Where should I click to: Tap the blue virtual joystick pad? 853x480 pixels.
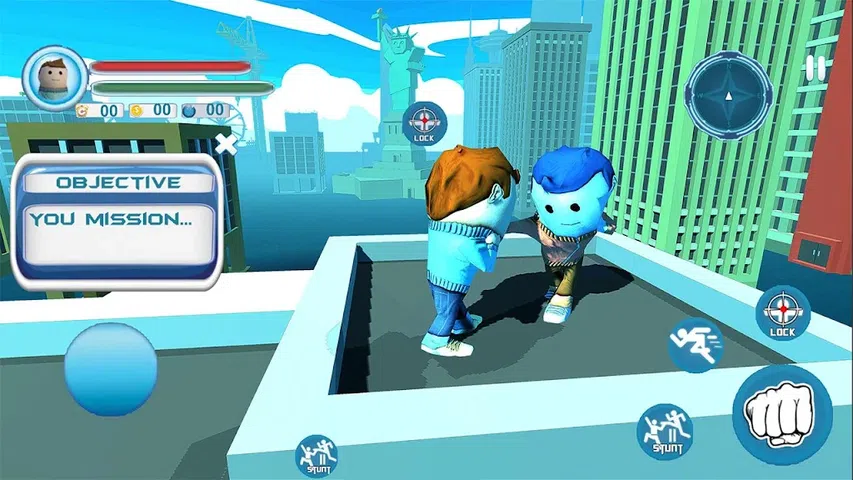pos(111,368)
